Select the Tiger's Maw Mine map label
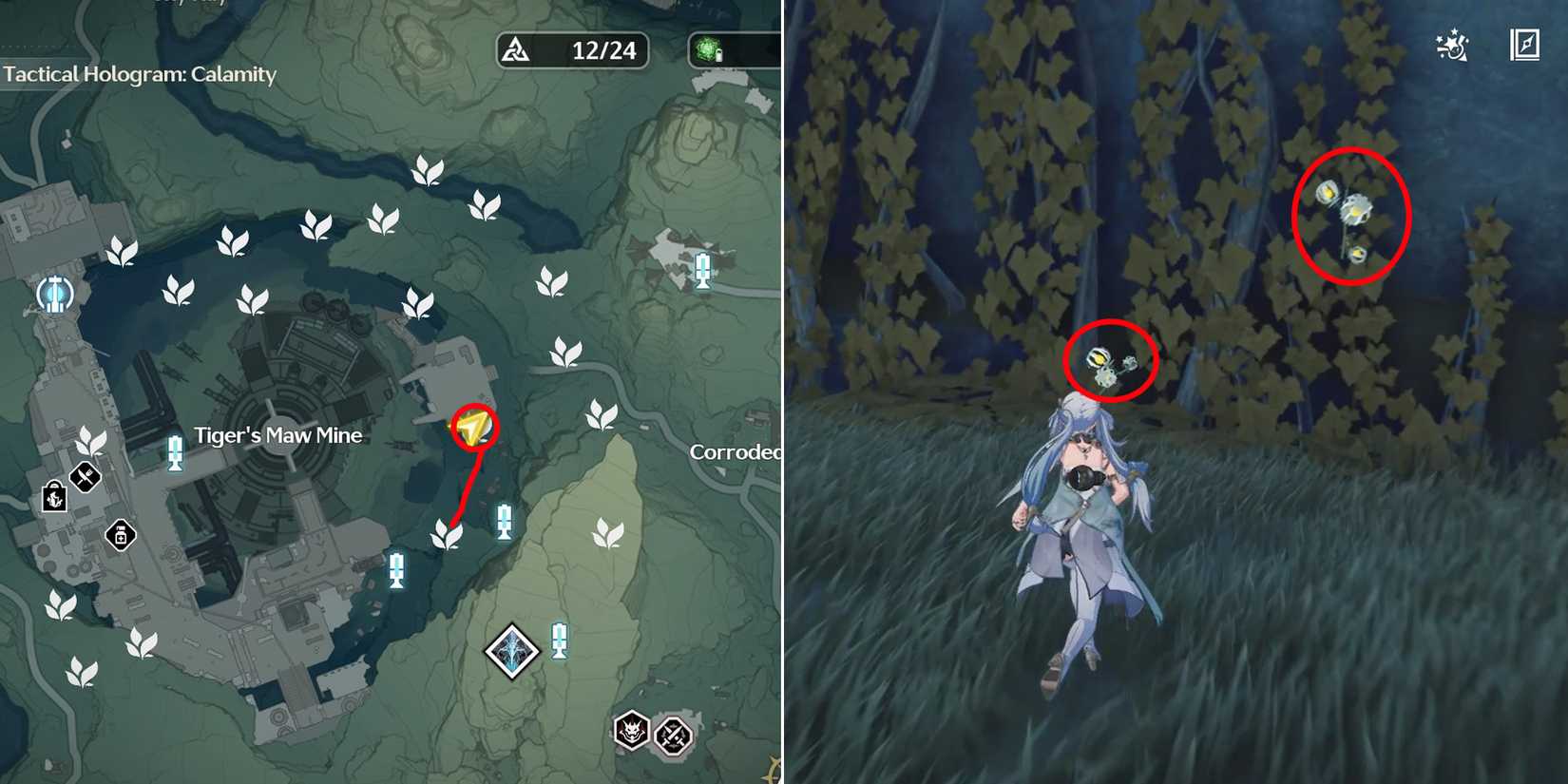Viewport: 1568px width, 784px height. tap(280, 435)
